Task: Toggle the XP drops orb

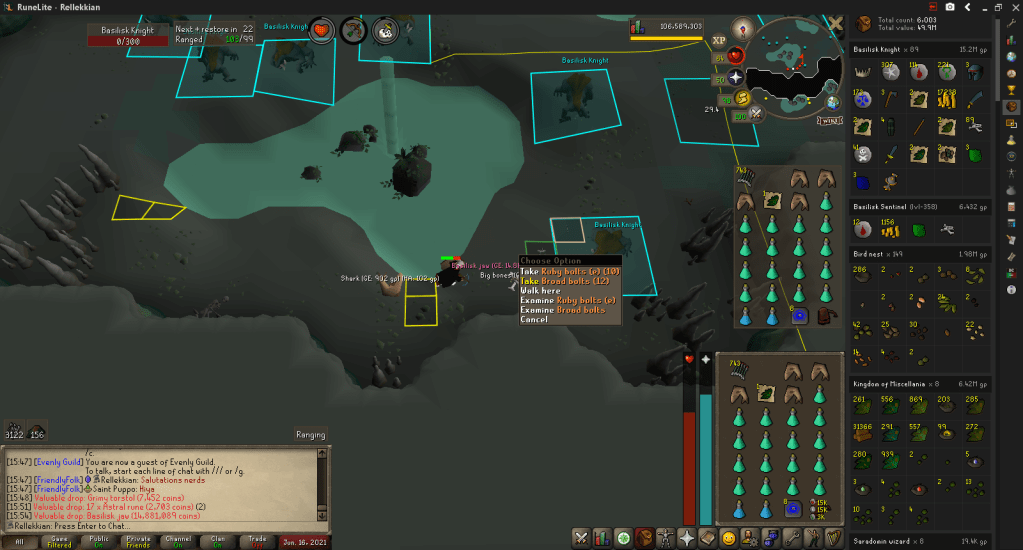Action: (x=719, y=41)
